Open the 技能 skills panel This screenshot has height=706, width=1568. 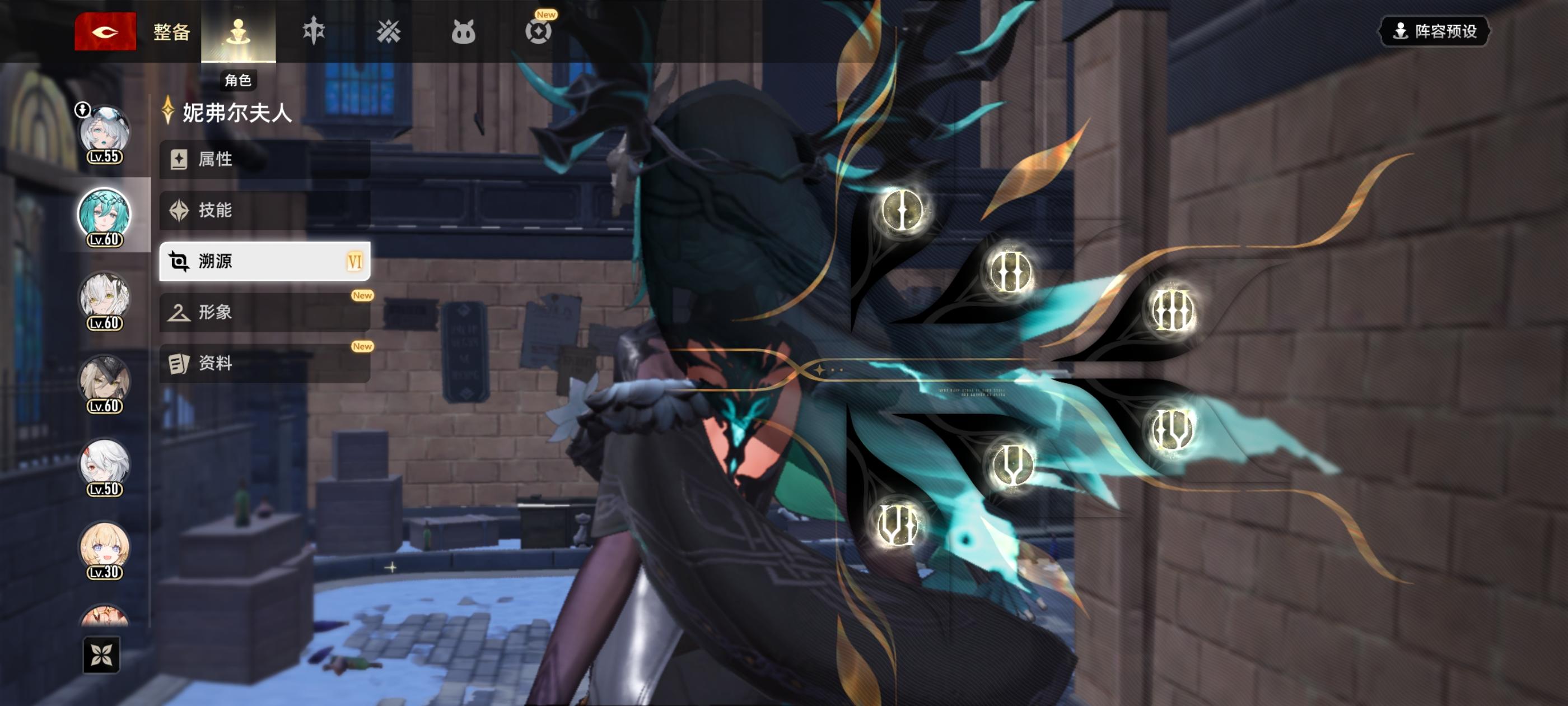point(265,210)
